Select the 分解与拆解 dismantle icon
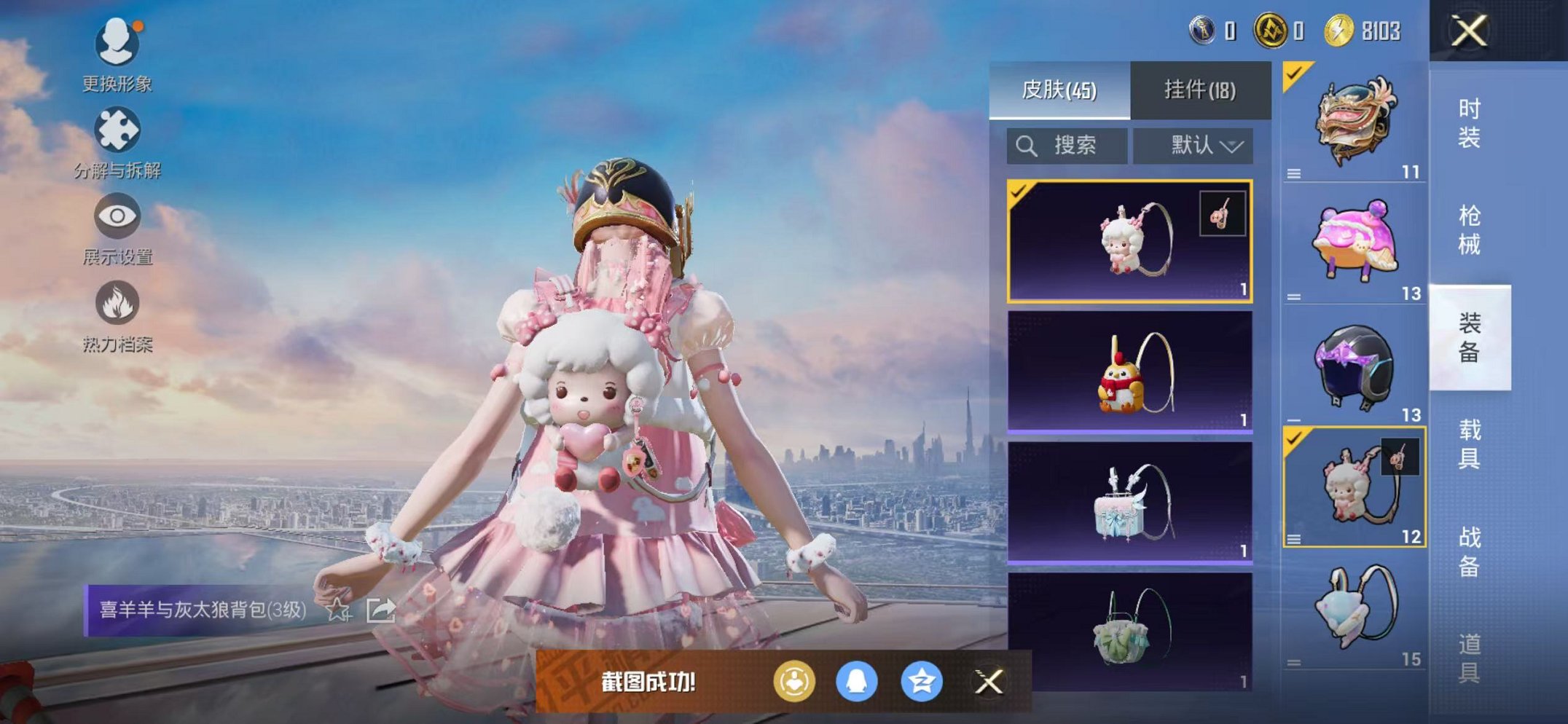Image resolution: width=1568 pixels, height=724 pixels. [119, 131]
